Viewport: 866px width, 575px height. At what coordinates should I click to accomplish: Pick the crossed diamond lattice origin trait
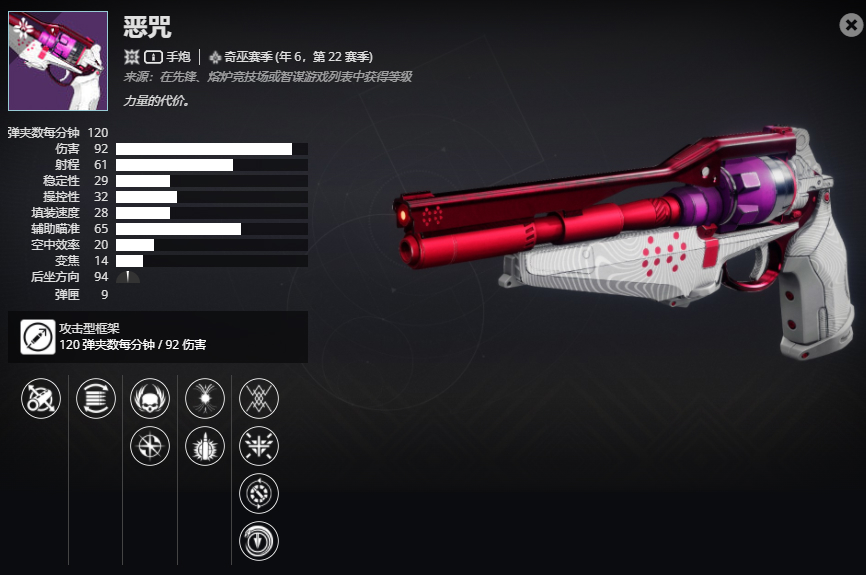pyautogui.click(x=260, y=399)
